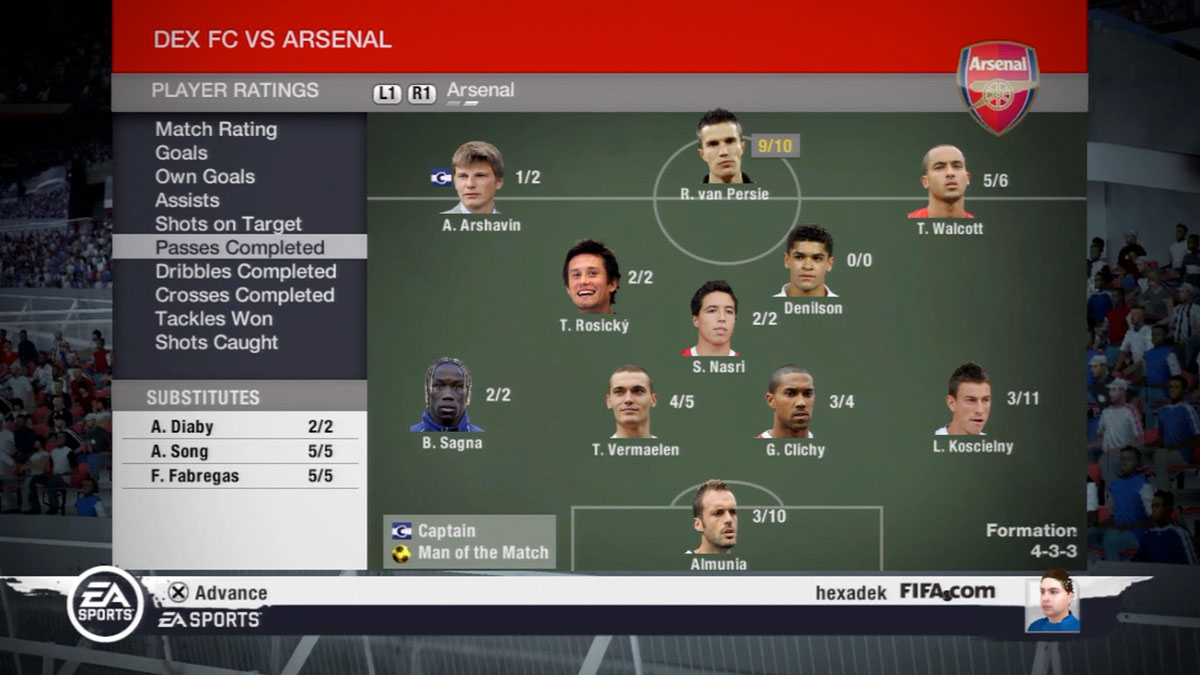The image size is (1200, 675).
Task: Switch to Dribbles Completed
Action: pyautogui.click(x=245, y=271)
